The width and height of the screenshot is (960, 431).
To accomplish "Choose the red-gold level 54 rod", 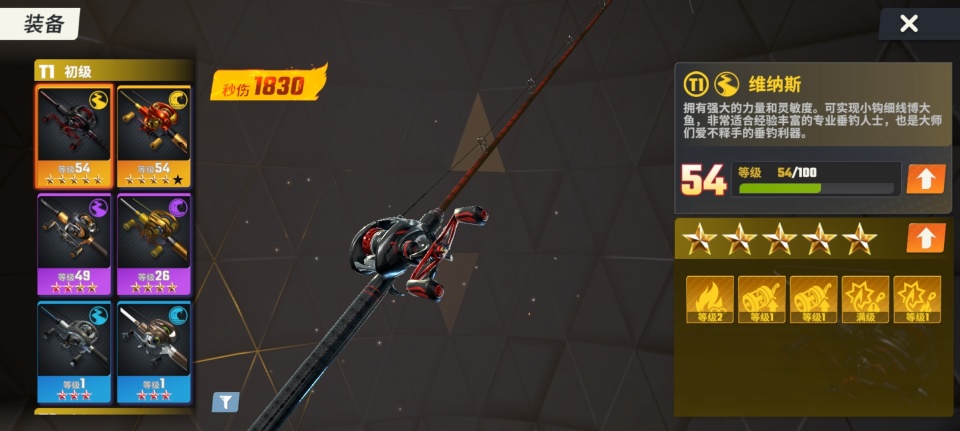I will pos(154,136).
